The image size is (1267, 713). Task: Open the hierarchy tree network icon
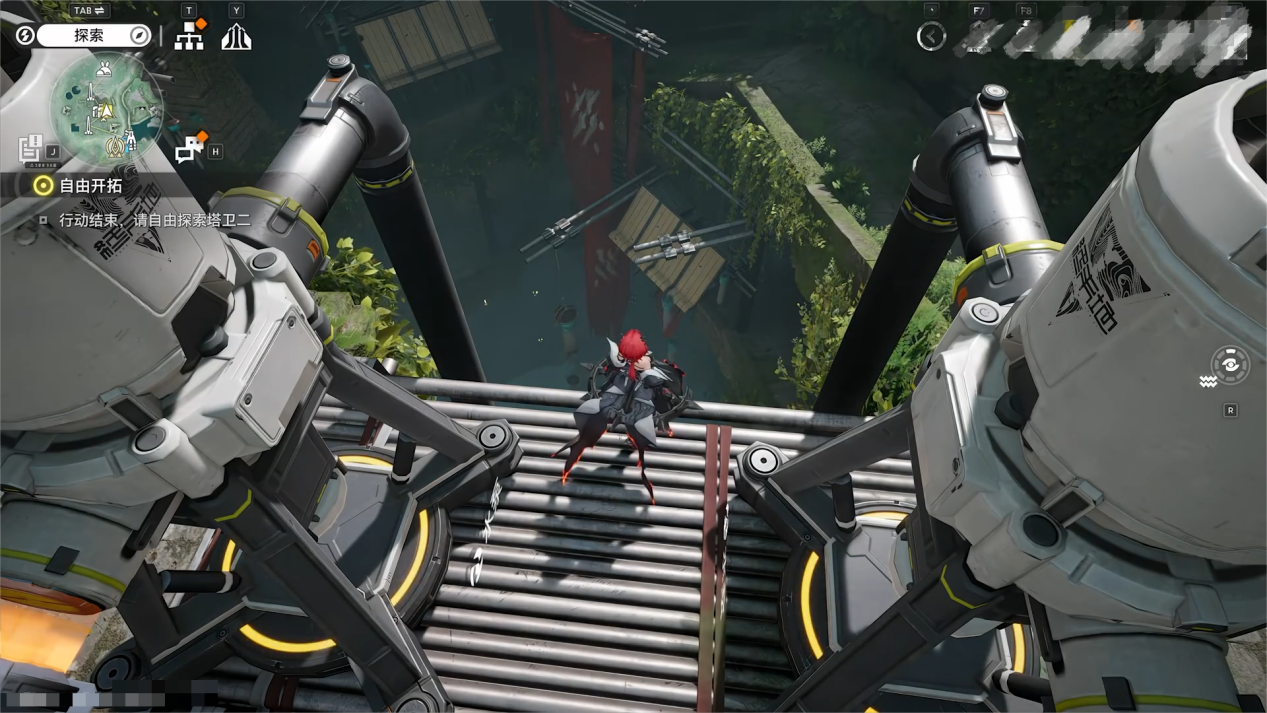pyautogui.click(x=189, y=37)
